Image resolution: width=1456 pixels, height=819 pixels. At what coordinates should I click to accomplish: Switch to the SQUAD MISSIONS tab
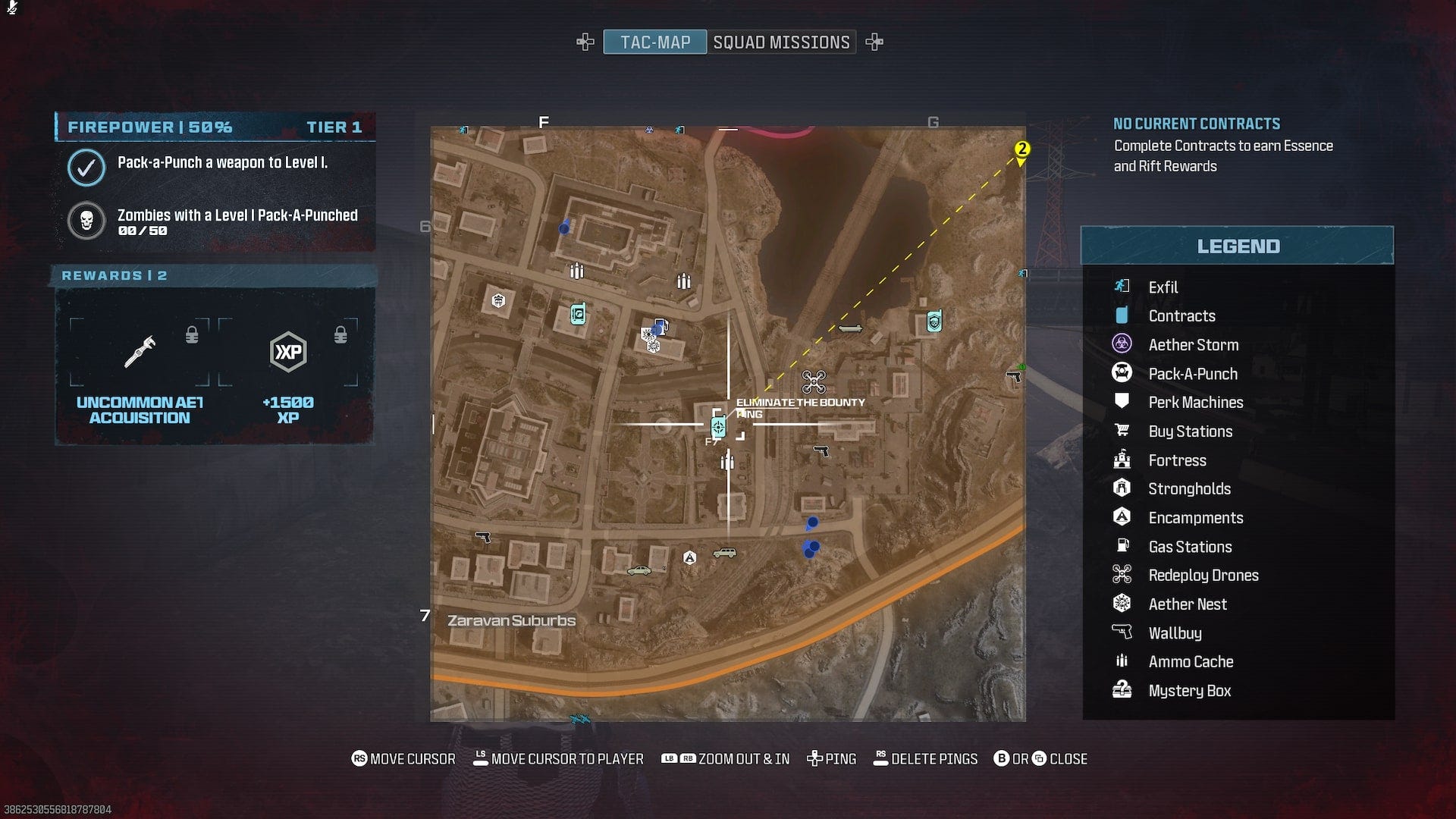(783, 42)
